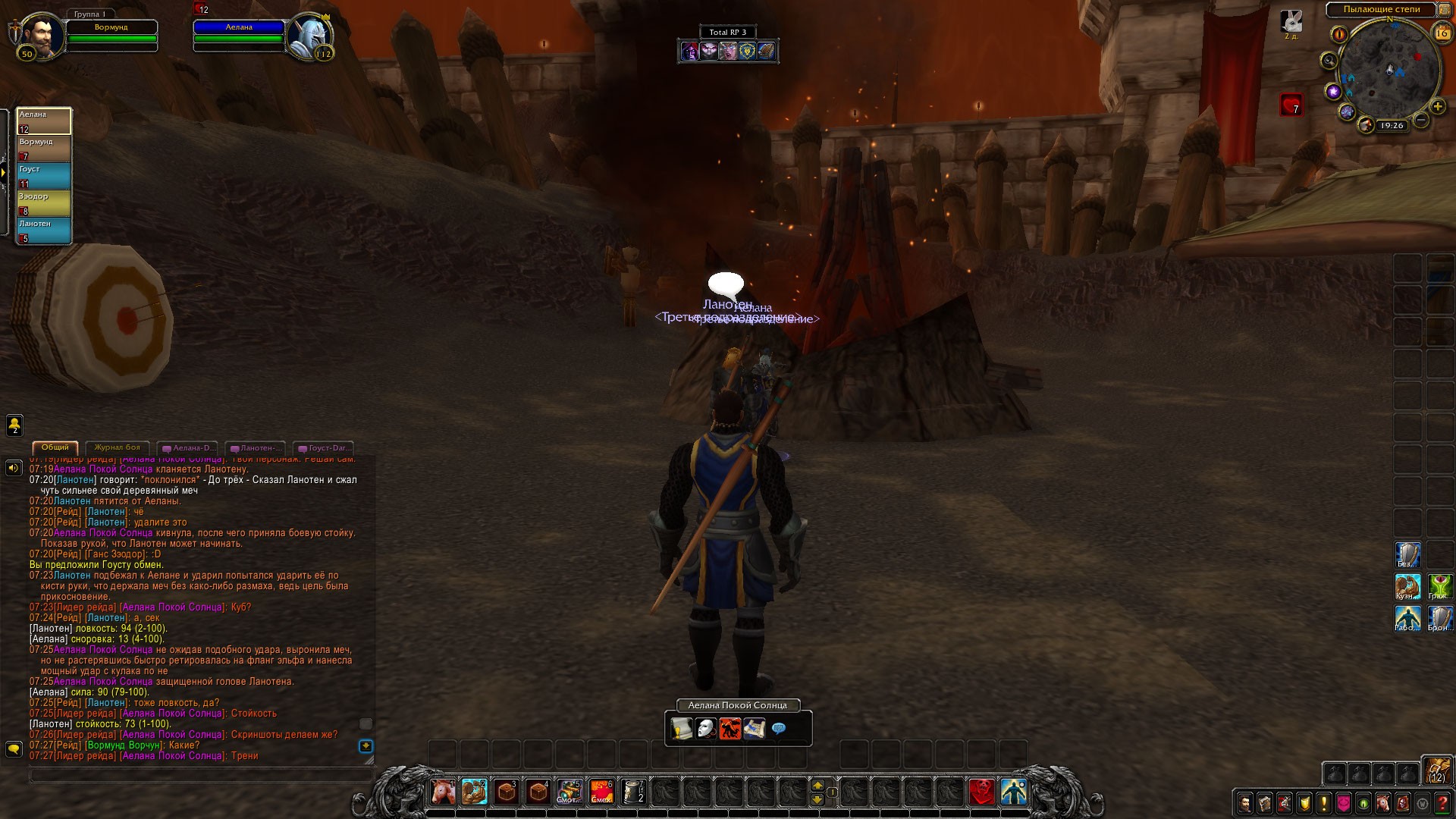The height and width of the screenshot is (819, 1456).
Task: Activate the flexing arm ability
Action: (x=475, y=792)
